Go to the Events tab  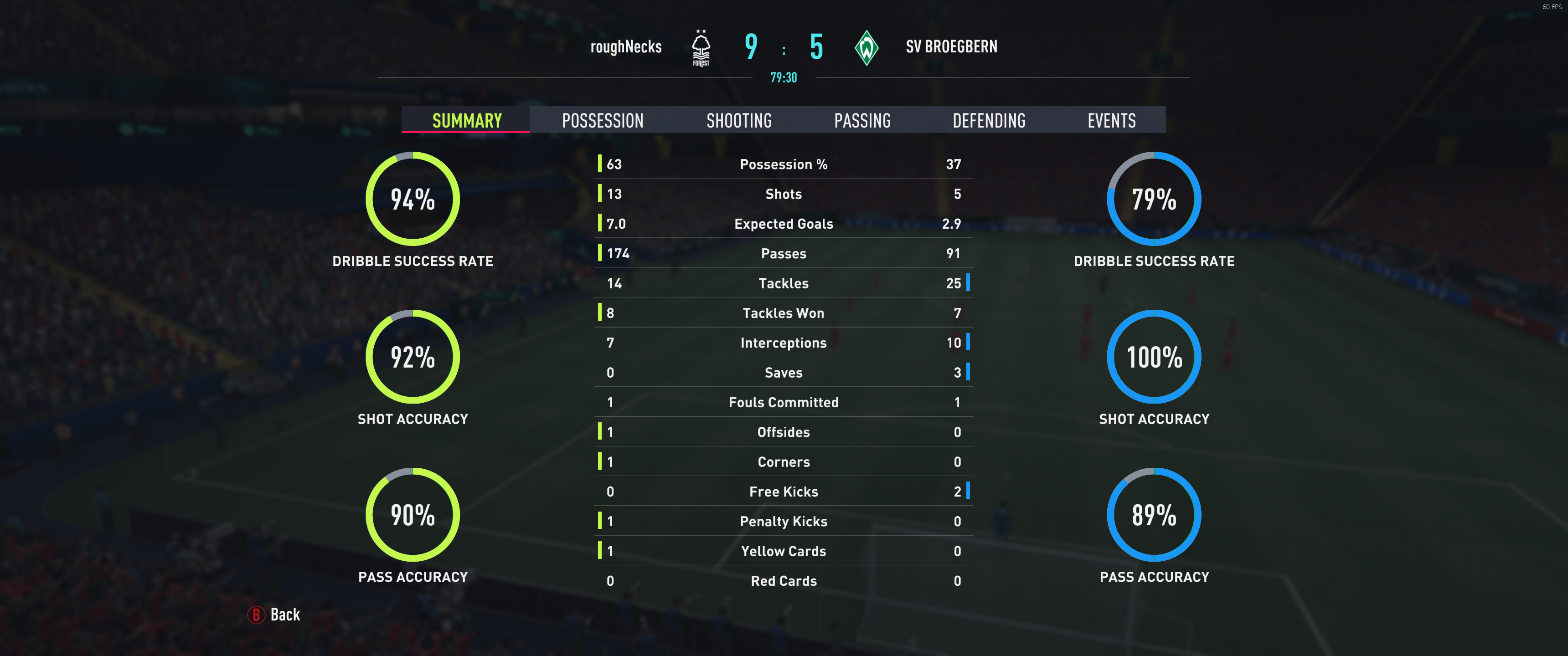(x=1111, y=120)
